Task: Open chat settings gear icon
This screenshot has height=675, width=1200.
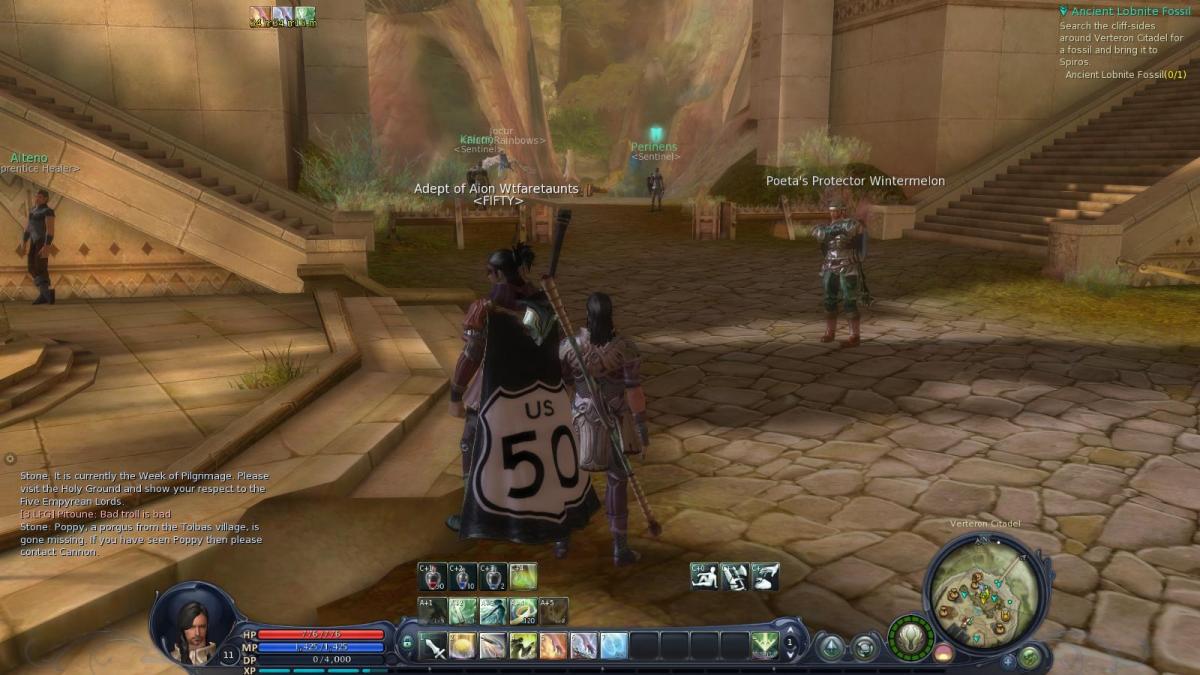Action: pos(10,459)
